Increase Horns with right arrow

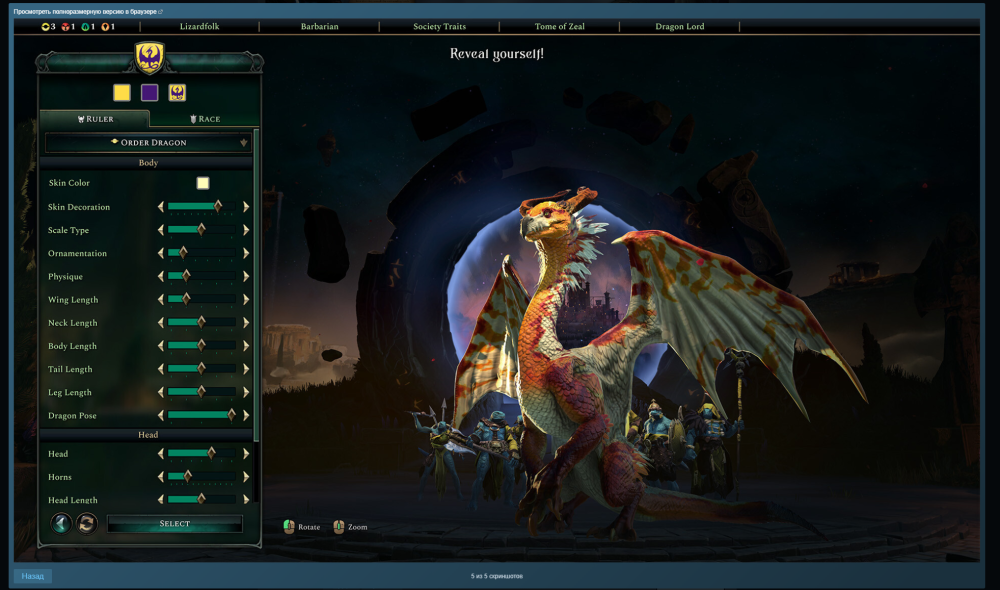pyautogui.click(x=246, y=476)
